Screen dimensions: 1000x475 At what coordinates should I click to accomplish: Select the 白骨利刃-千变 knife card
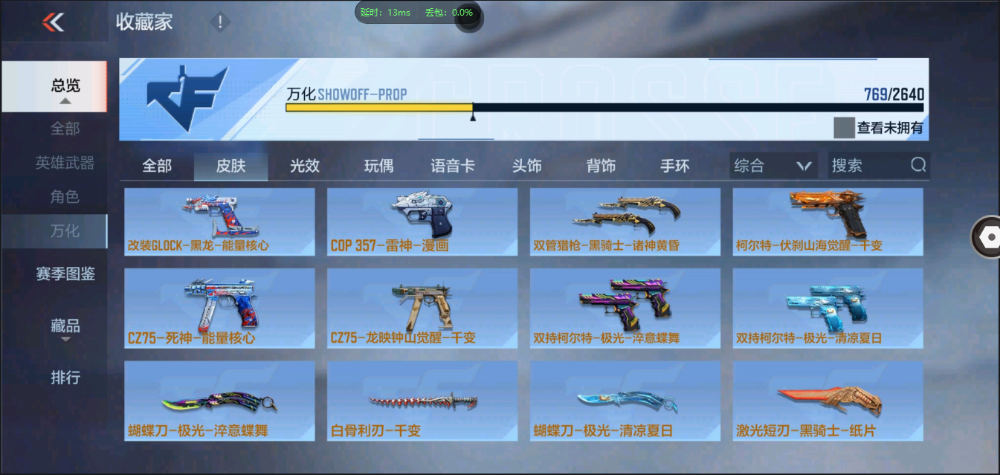click(424, 402)
